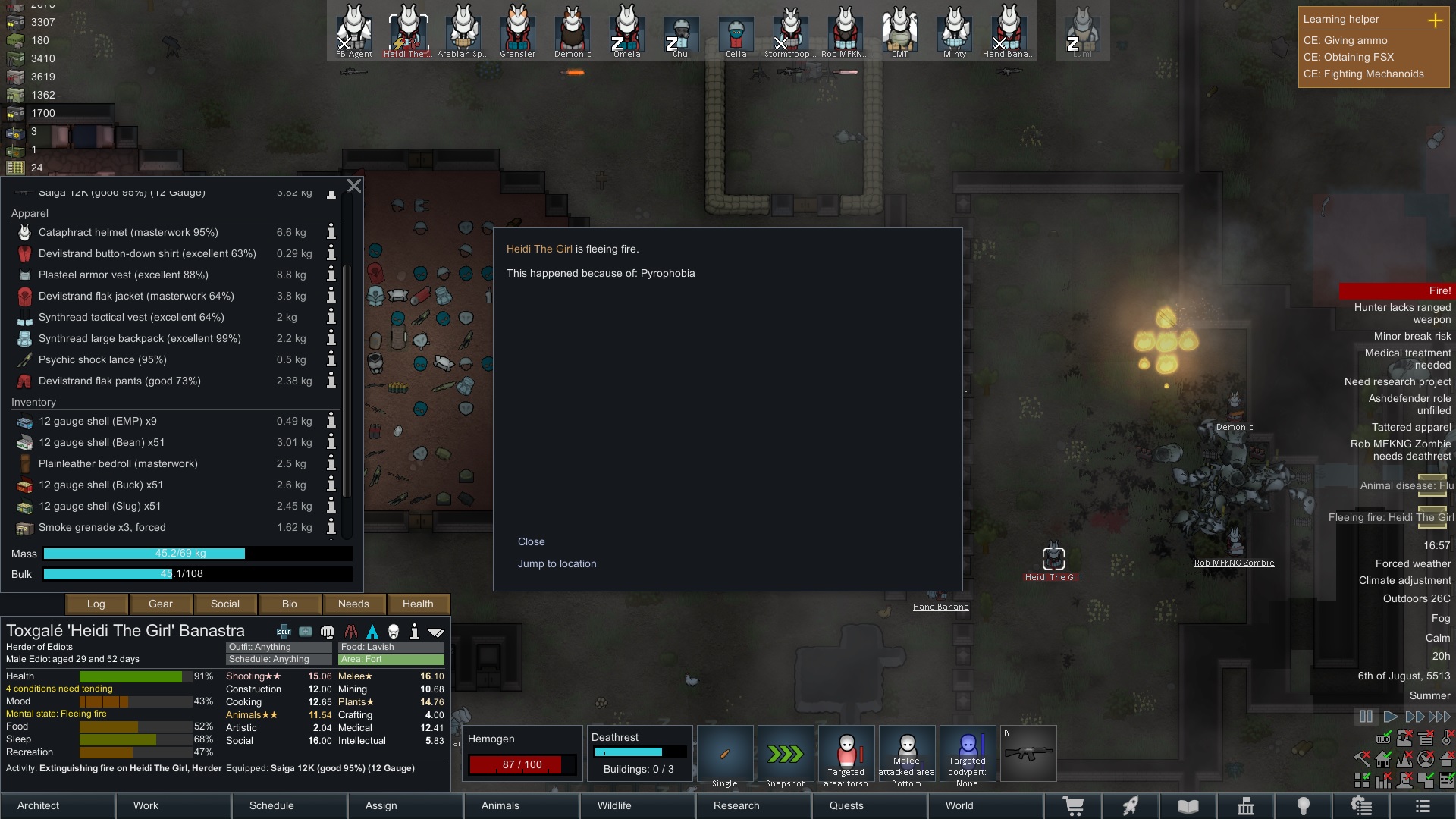Screen dimensions: 1456x819
Task: Toggle the home area overlay
Action: 1382,759
